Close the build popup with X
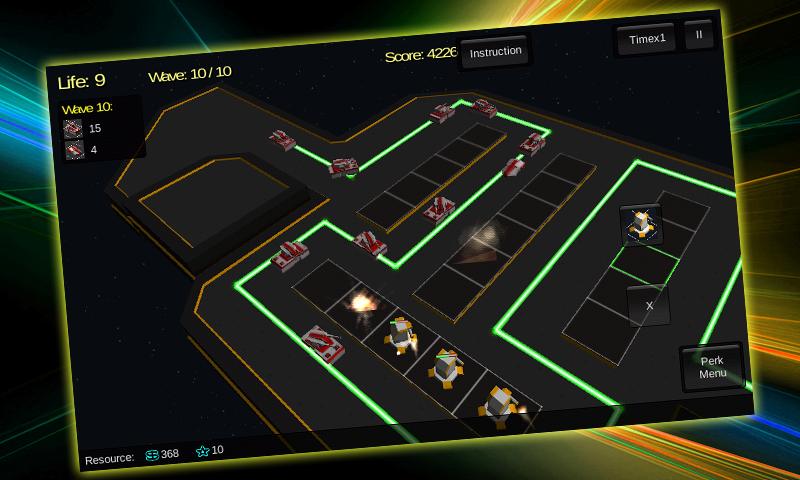Screen dimensions: 800x480 [x=648, y=305]
